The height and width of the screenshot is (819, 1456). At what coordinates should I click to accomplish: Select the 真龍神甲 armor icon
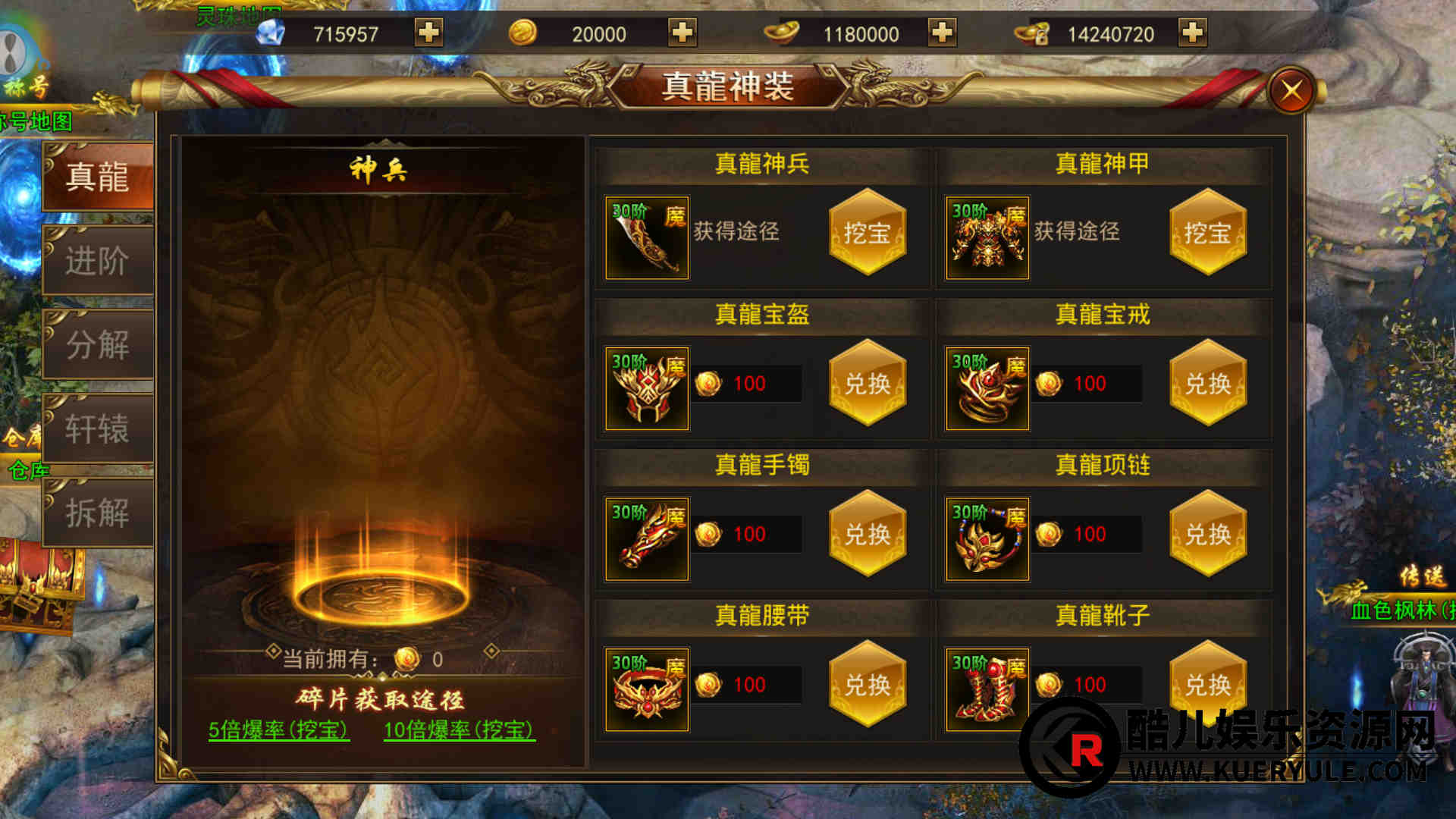(987, 238)
